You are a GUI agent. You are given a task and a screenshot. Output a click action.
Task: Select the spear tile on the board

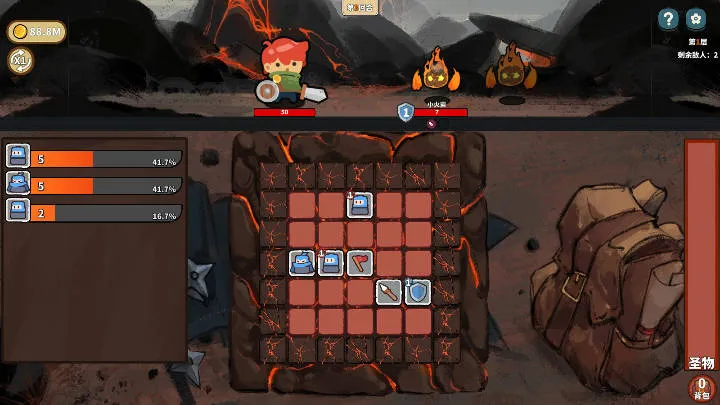[389, 292]
